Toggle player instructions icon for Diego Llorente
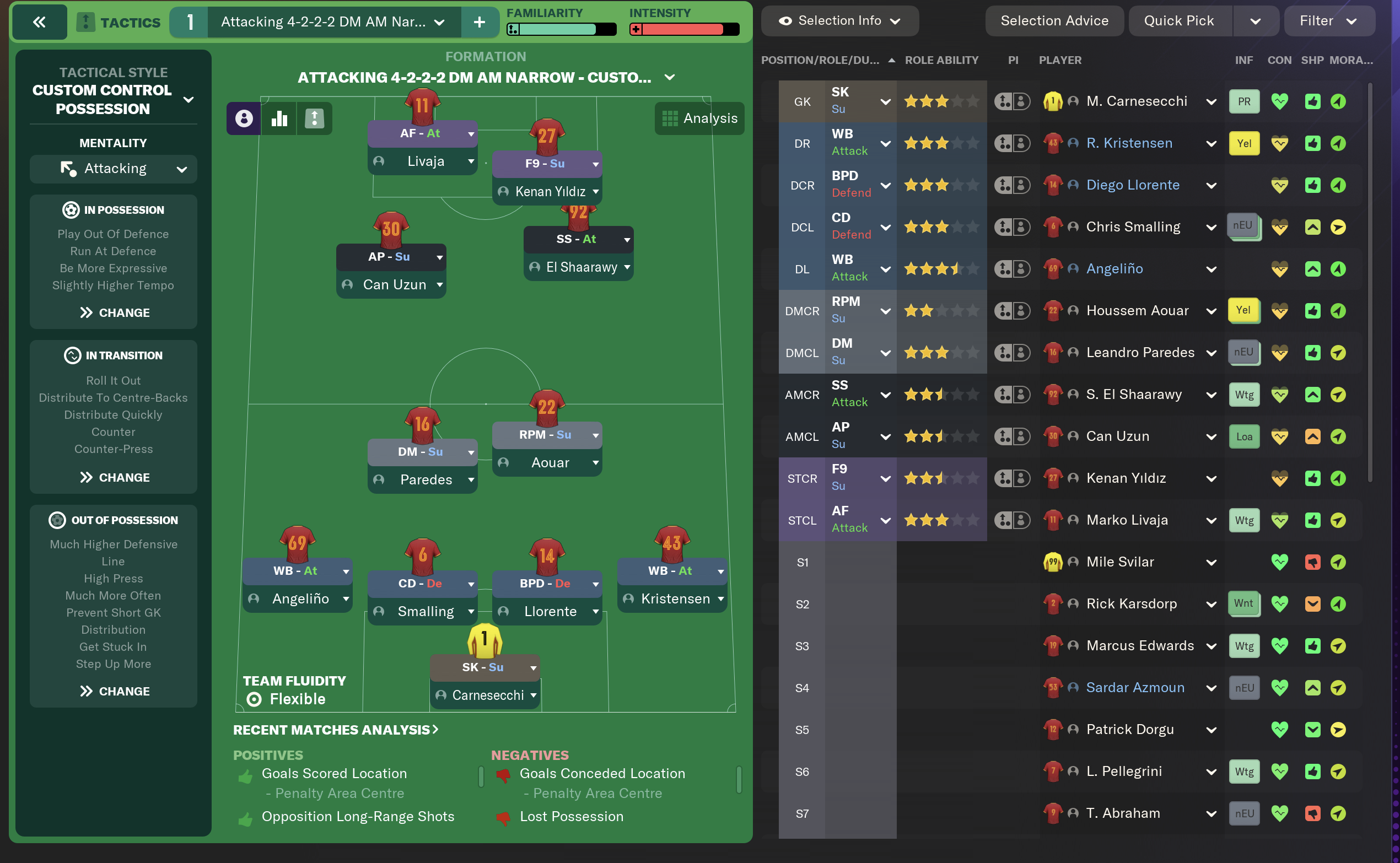This screenshot has width=1400, height=863. pyautogui.click(x=1022, y=185)
